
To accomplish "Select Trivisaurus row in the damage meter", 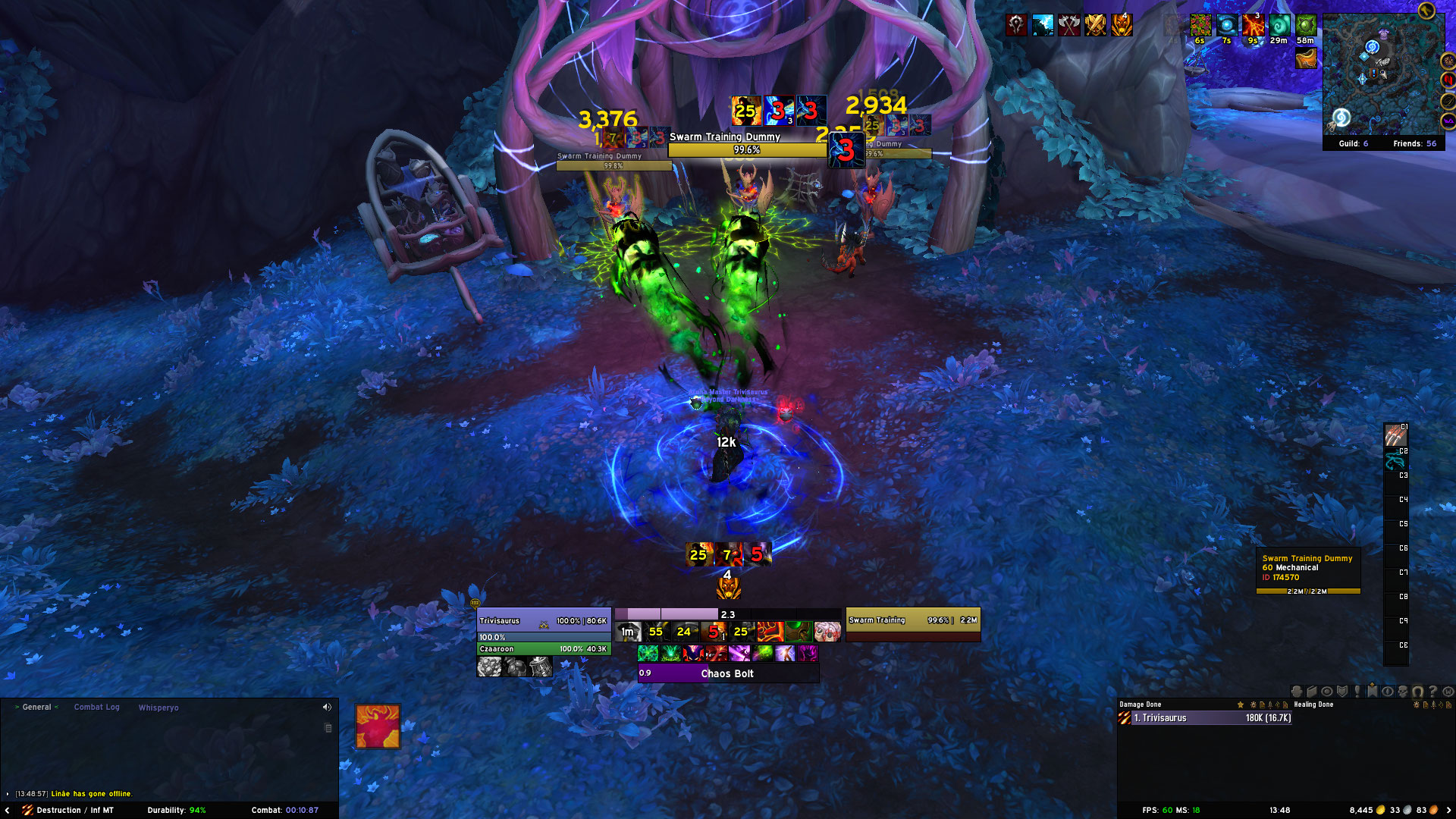I will 1206,718.
